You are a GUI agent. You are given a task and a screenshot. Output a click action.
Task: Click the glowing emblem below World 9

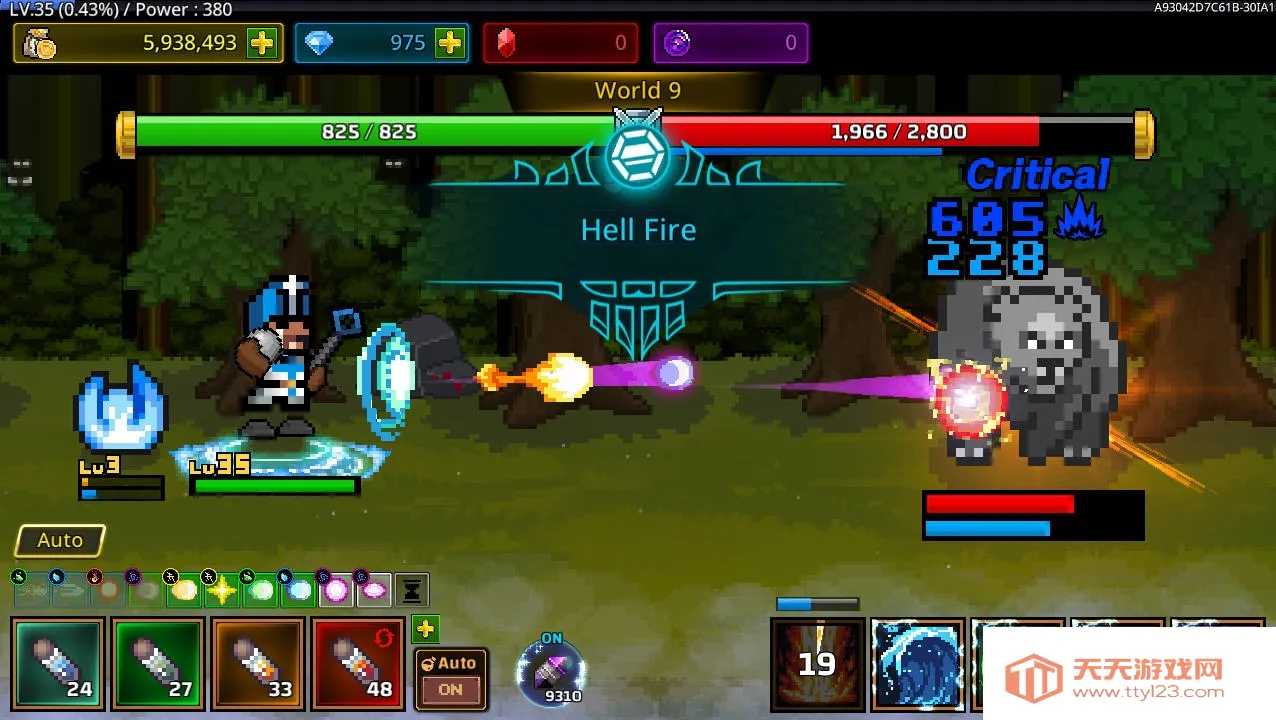[x=637, y=157]
